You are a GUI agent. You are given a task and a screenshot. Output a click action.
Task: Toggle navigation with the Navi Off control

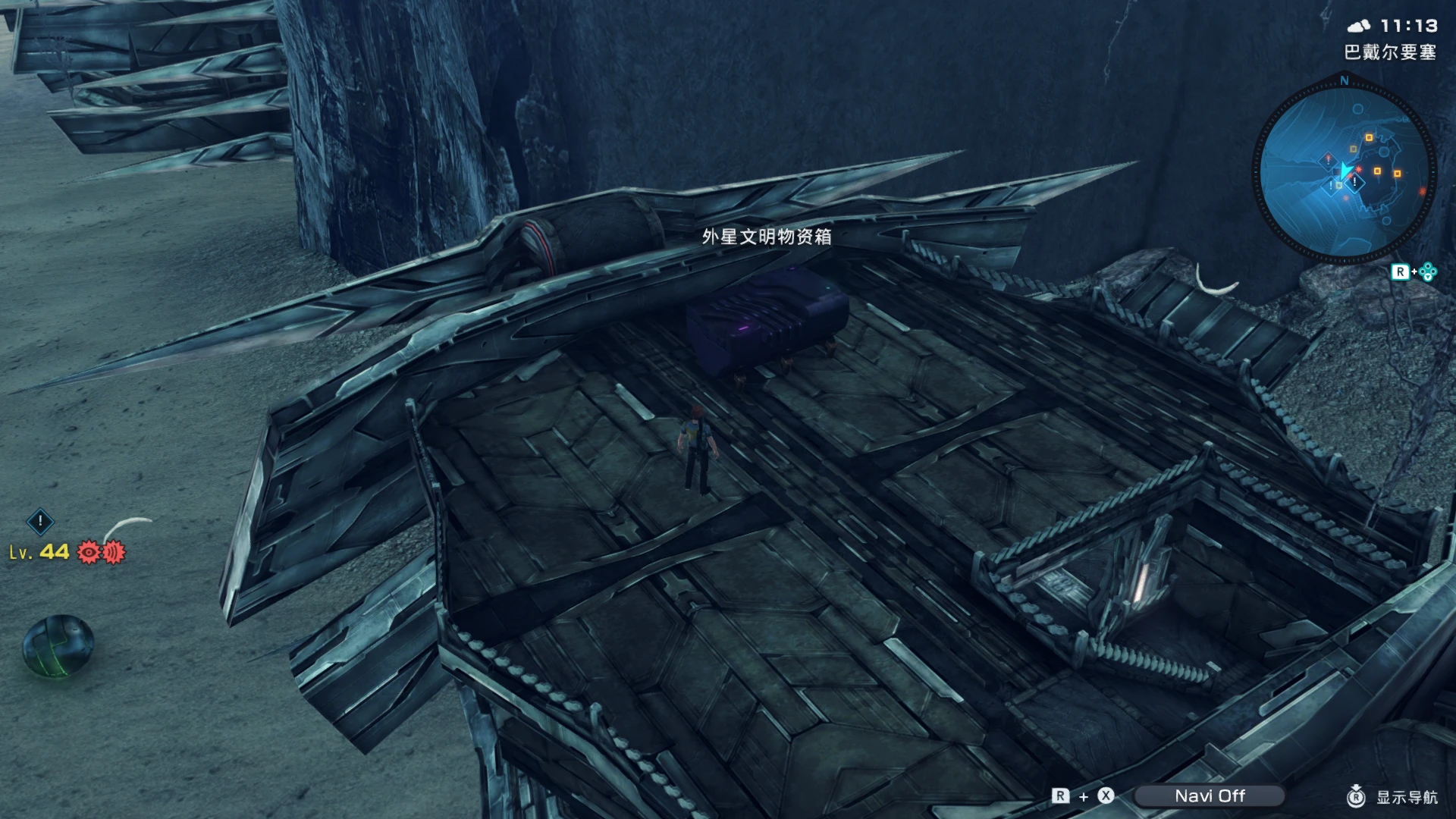click(x=1211, y=796)
